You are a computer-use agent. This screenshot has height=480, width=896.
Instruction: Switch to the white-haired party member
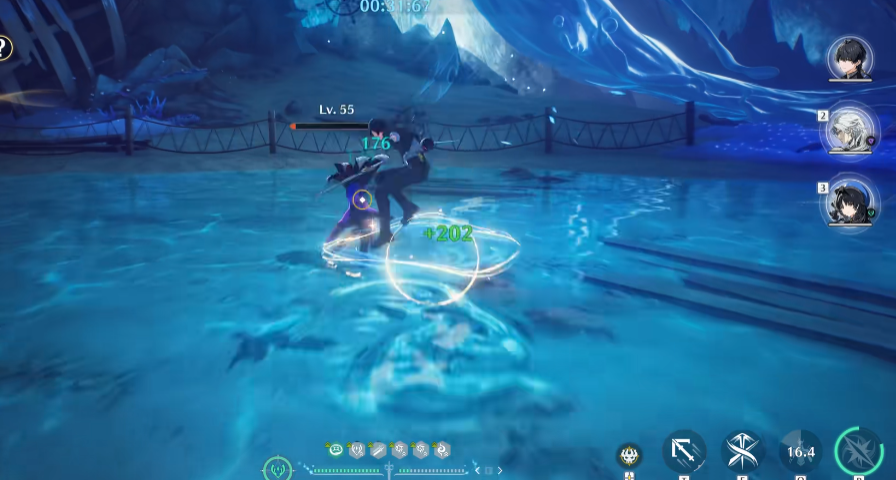tap(849, 131)
